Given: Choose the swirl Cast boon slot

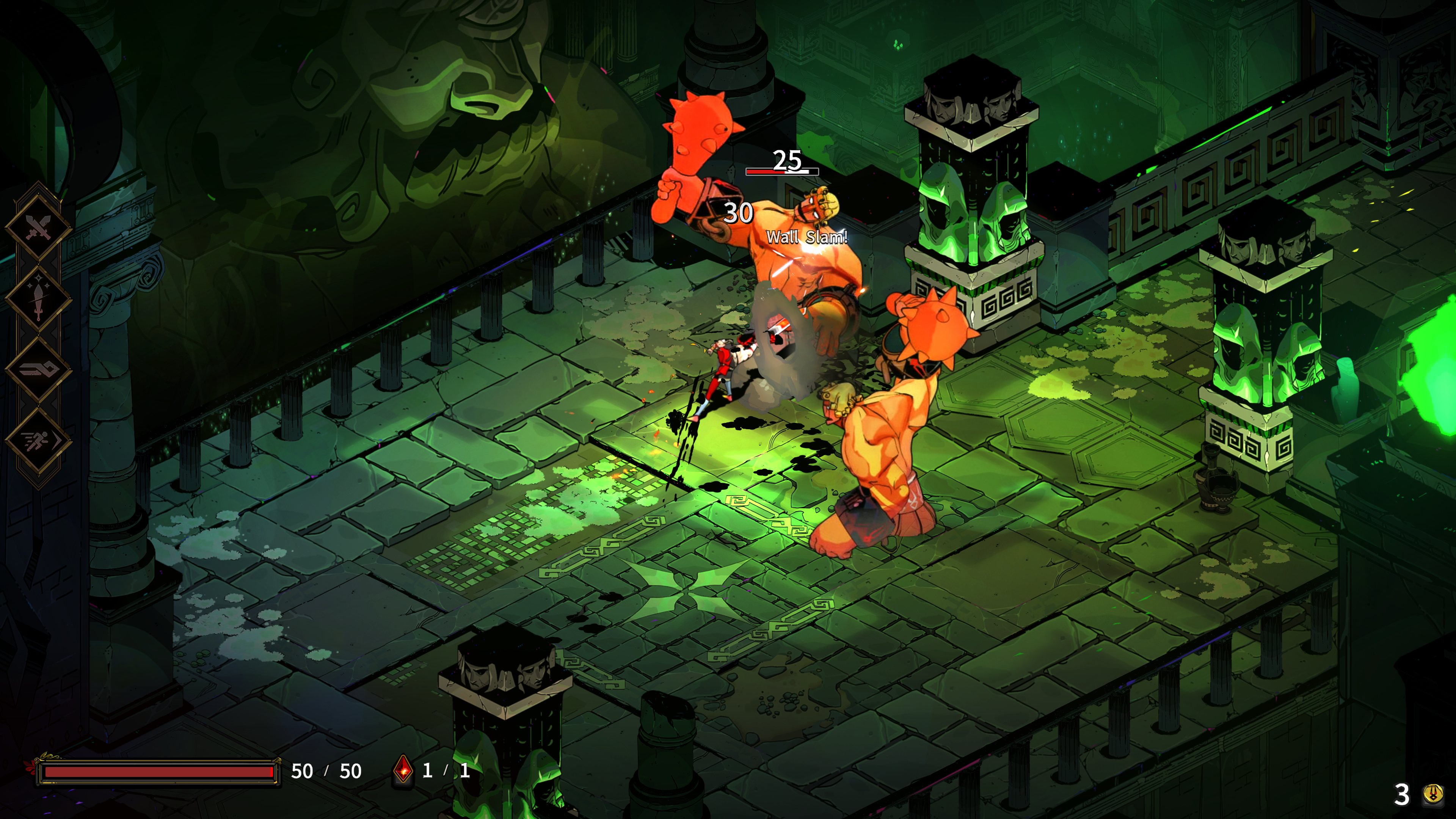Looking at the screenshot, I should pyautogui.click(x=38, y=370).
